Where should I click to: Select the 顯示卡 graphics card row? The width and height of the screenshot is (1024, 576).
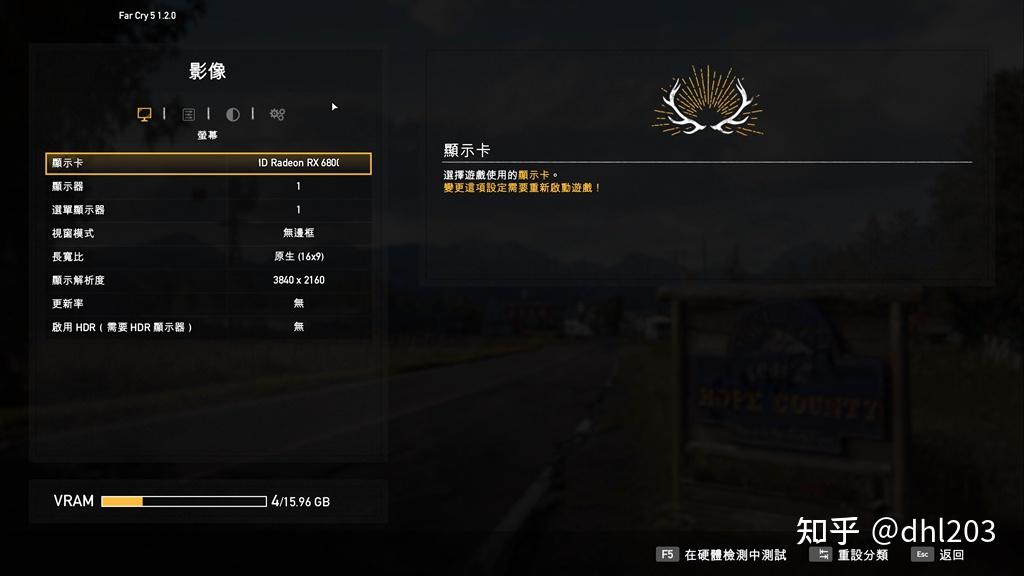tap(208, 163)
